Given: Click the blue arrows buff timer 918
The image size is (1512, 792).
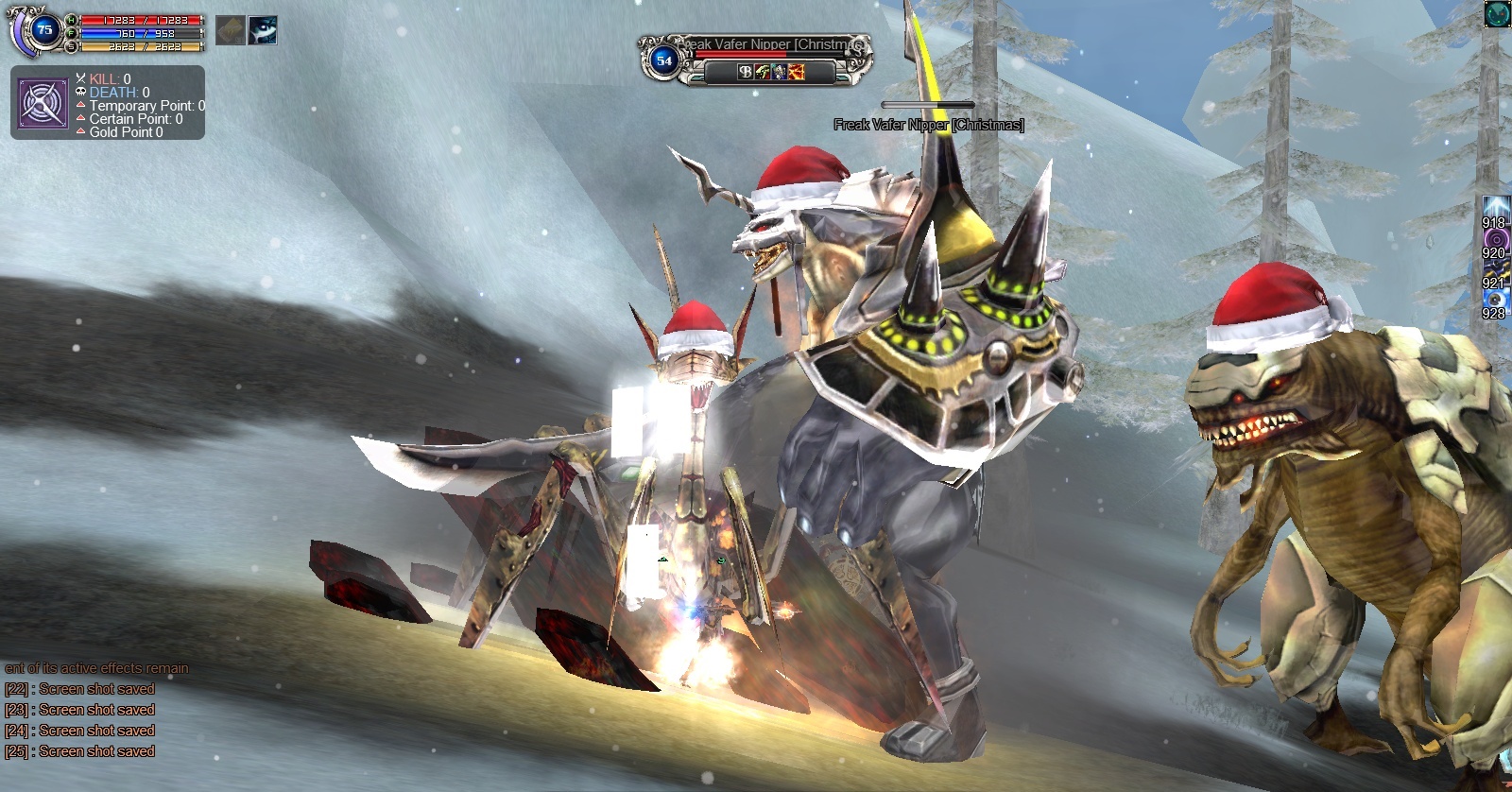Looking at the screenshot, I should click(x=1495, y=210).
